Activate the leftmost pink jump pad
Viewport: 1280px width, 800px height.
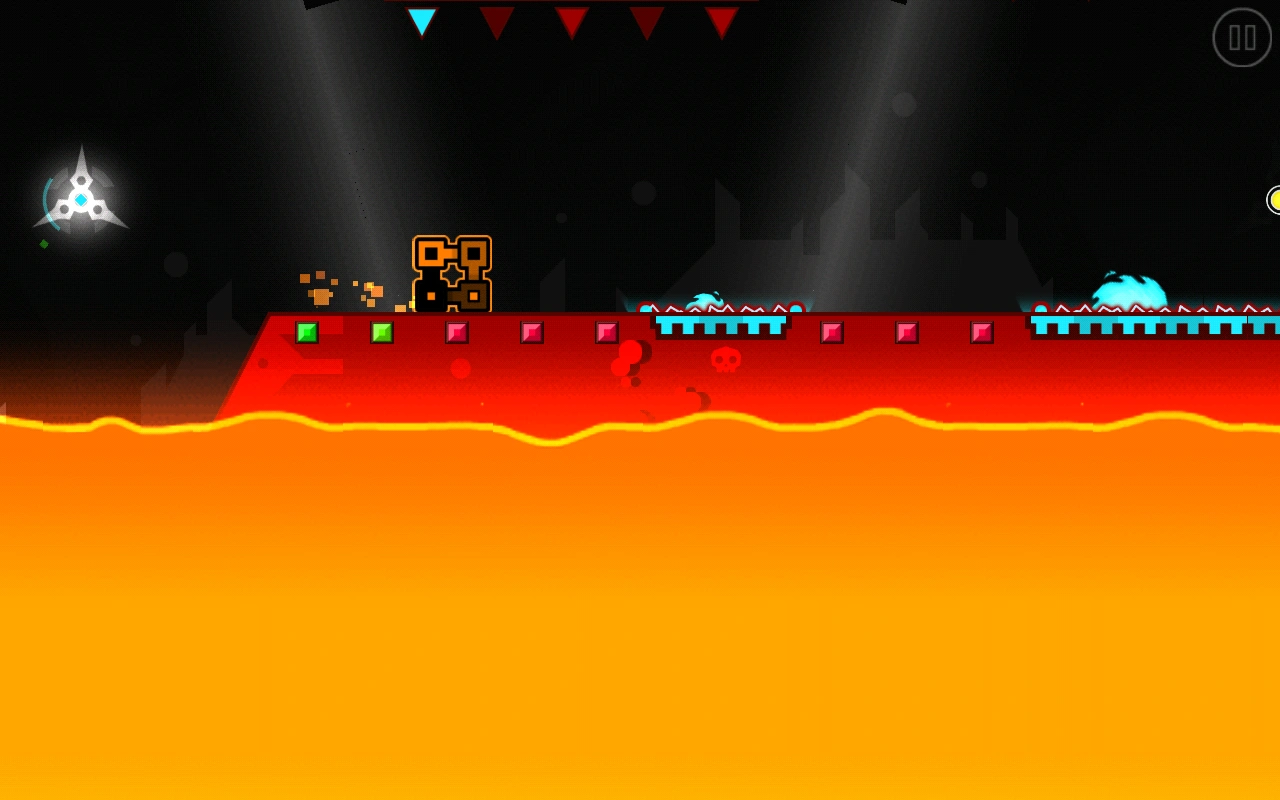click(x=455, y=330)
